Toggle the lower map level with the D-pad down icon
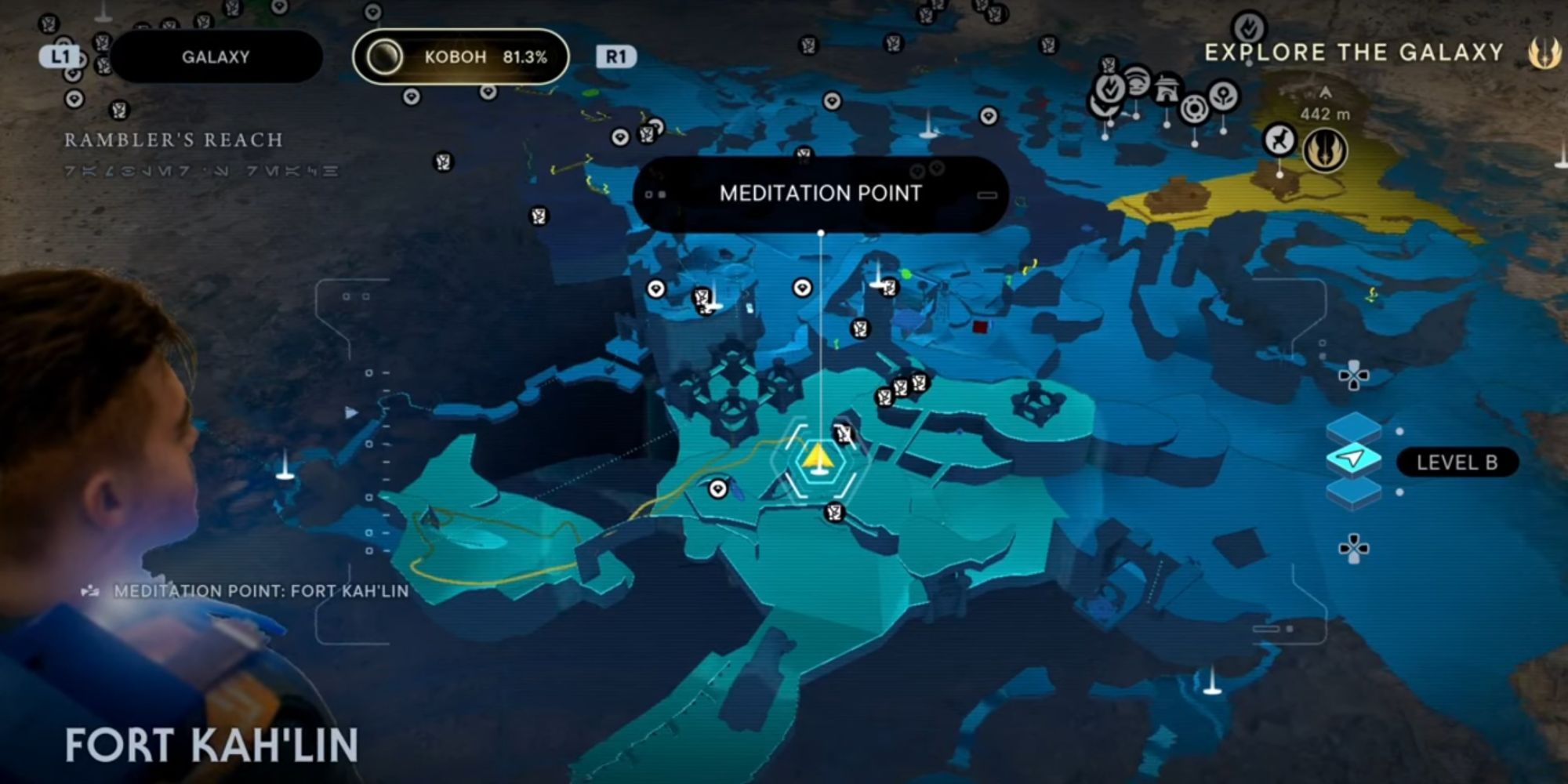The width and height of the screenshot is (1568, 784). click(1353, 547)
